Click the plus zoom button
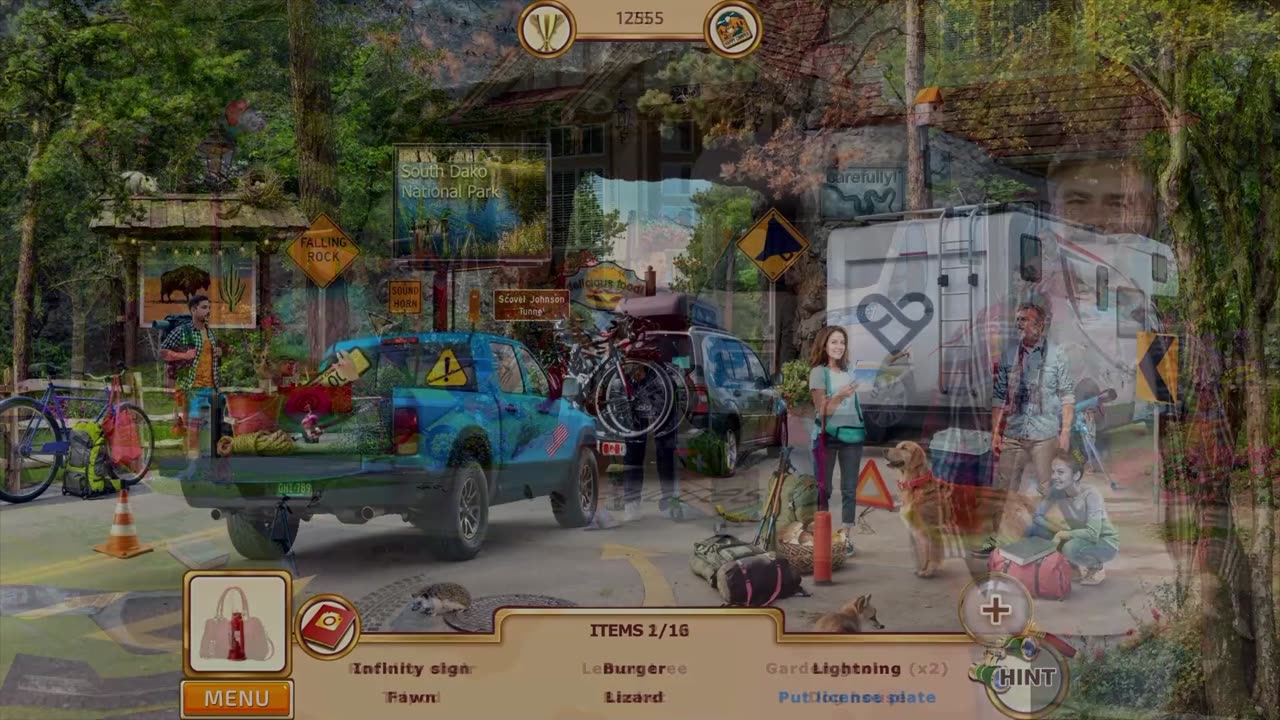The height and width of the screenshot is (720, 1280). [x=994, y=610]
